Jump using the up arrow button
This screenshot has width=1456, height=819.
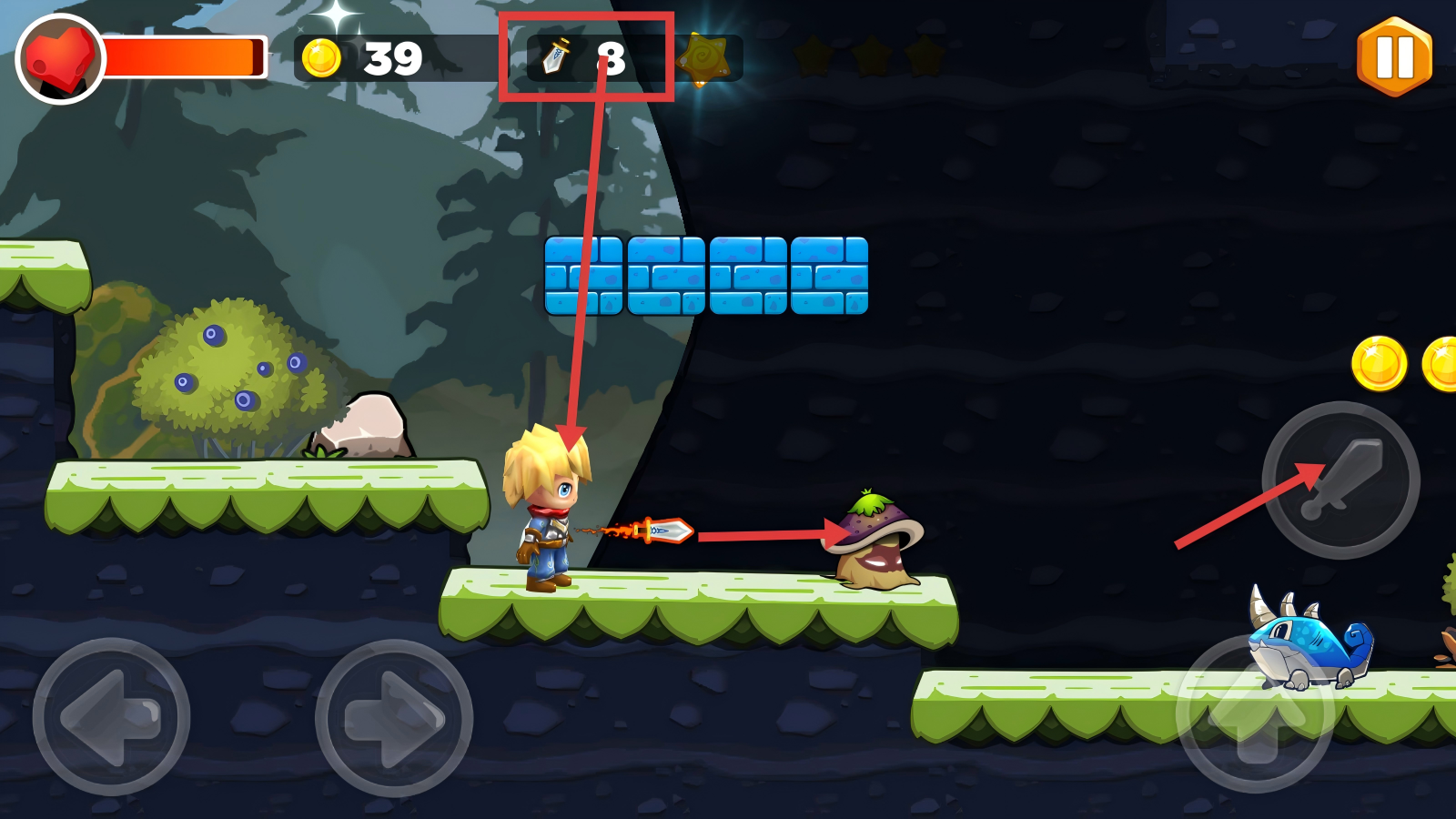tap(1256, 715)
